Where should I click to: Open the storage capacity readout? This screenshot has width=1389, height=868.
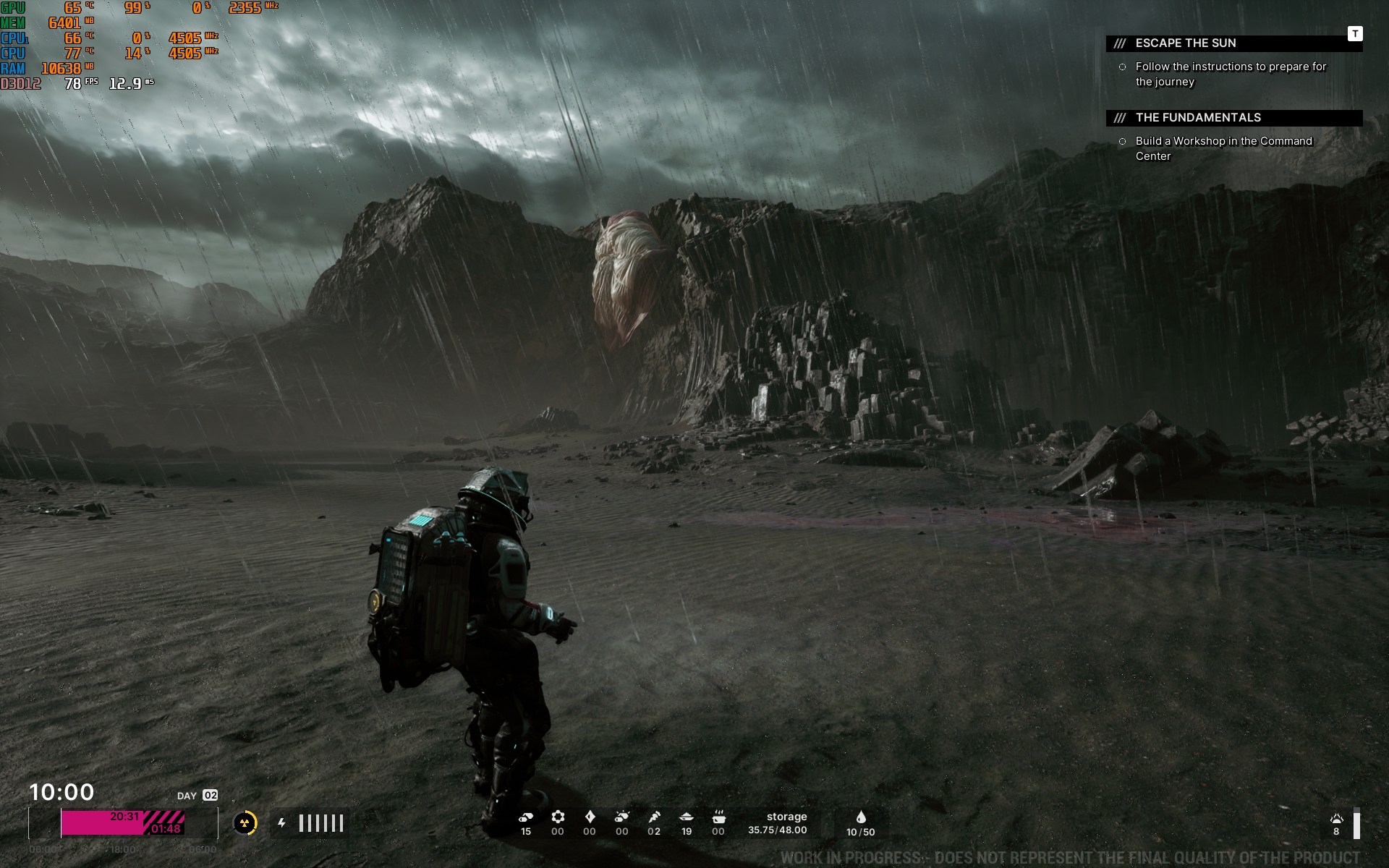pos(778,823)
